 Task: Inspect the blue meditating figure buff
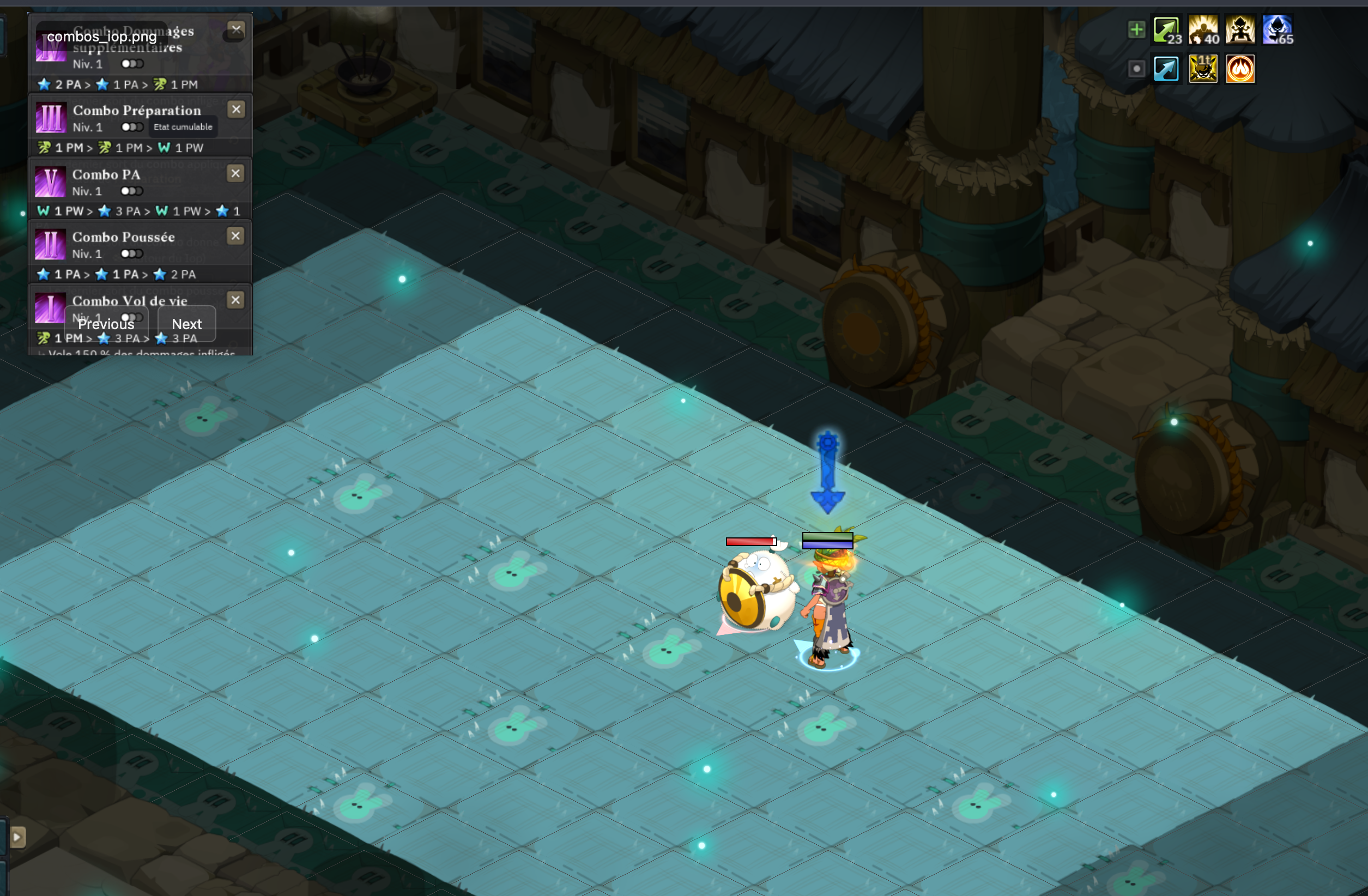[1277, 30]
